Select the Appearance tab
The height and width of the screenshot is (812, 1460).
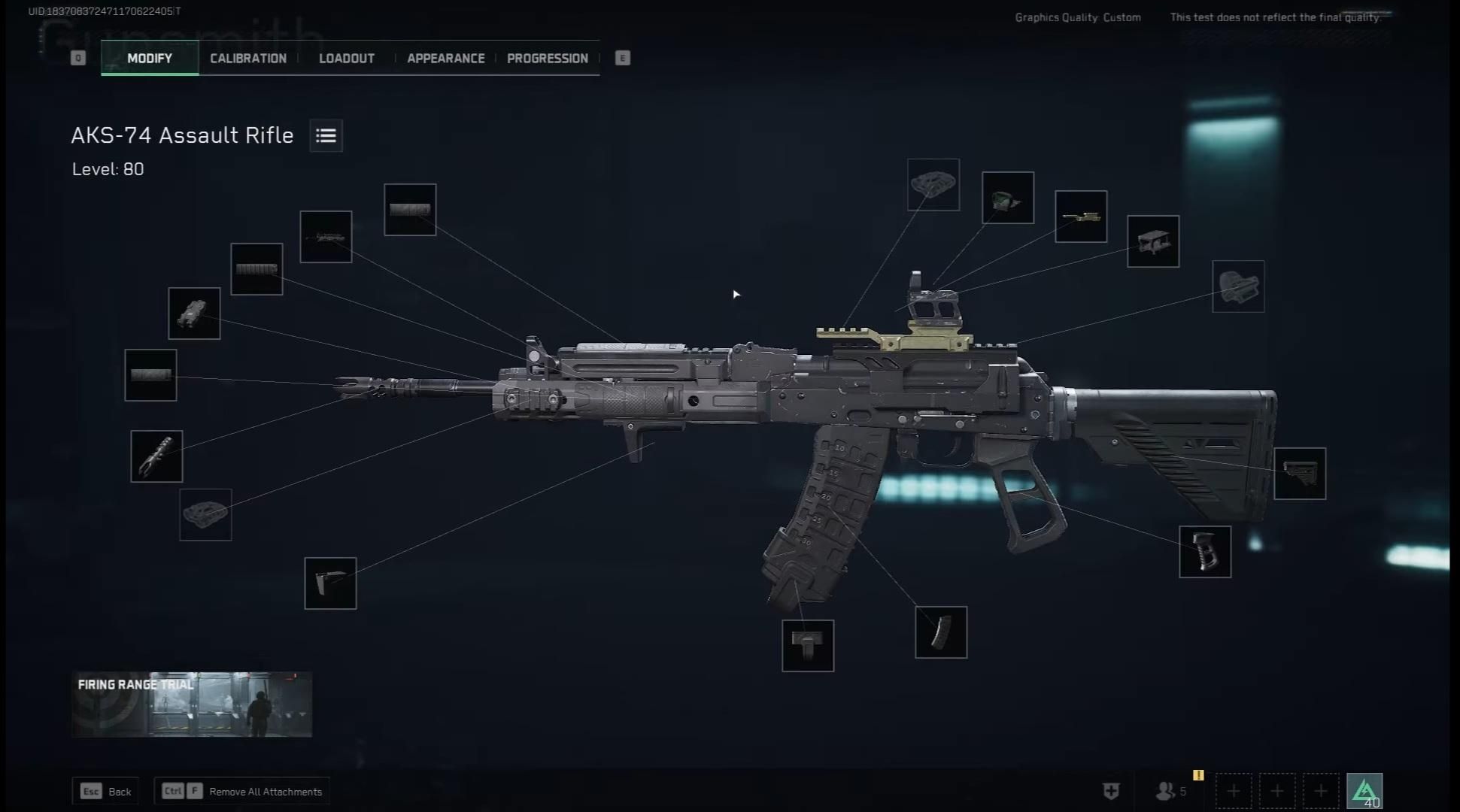445,58
